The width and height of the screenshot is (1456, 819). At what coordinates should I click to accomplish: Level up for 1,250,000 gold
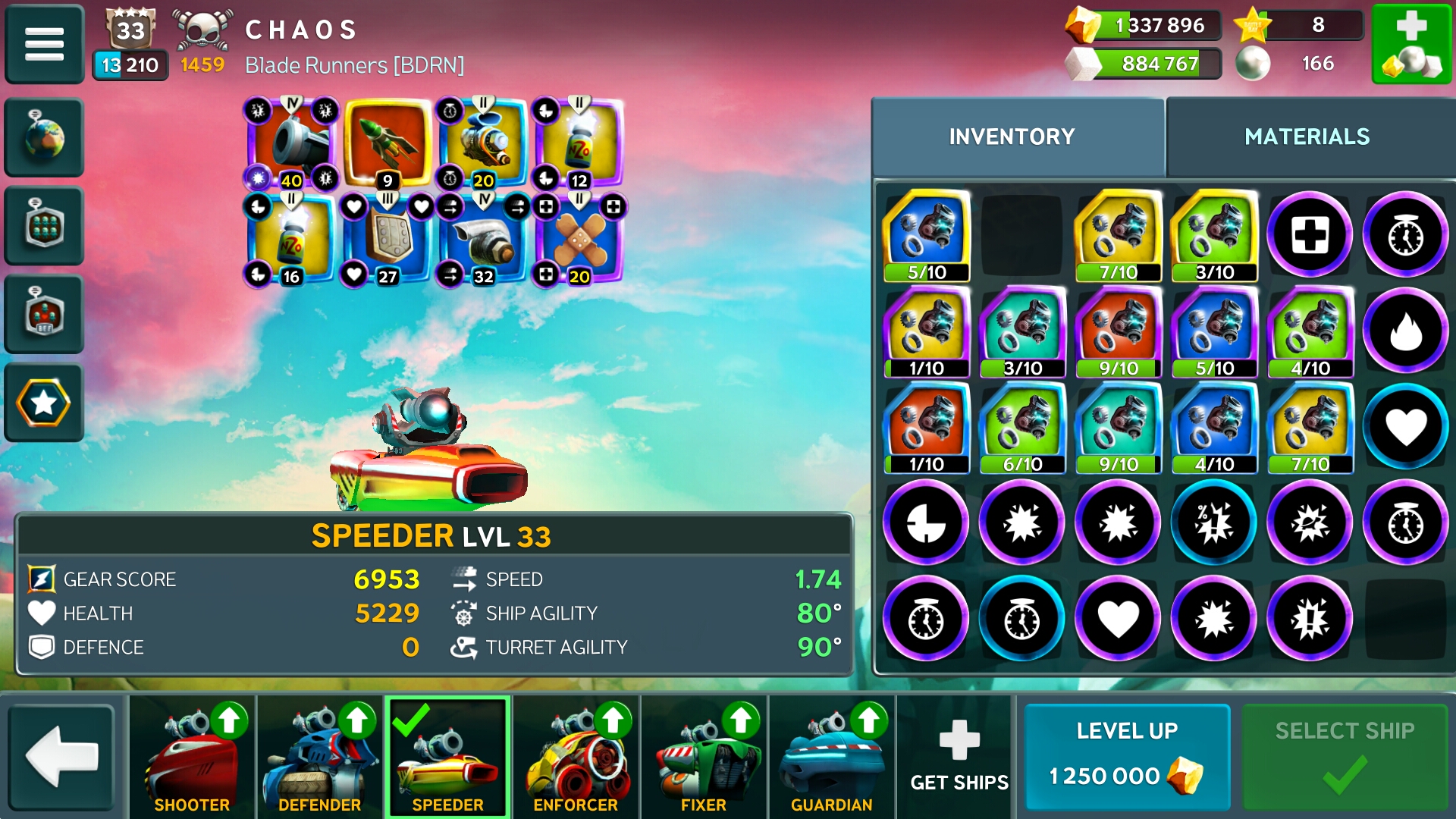pos(1127,757)
